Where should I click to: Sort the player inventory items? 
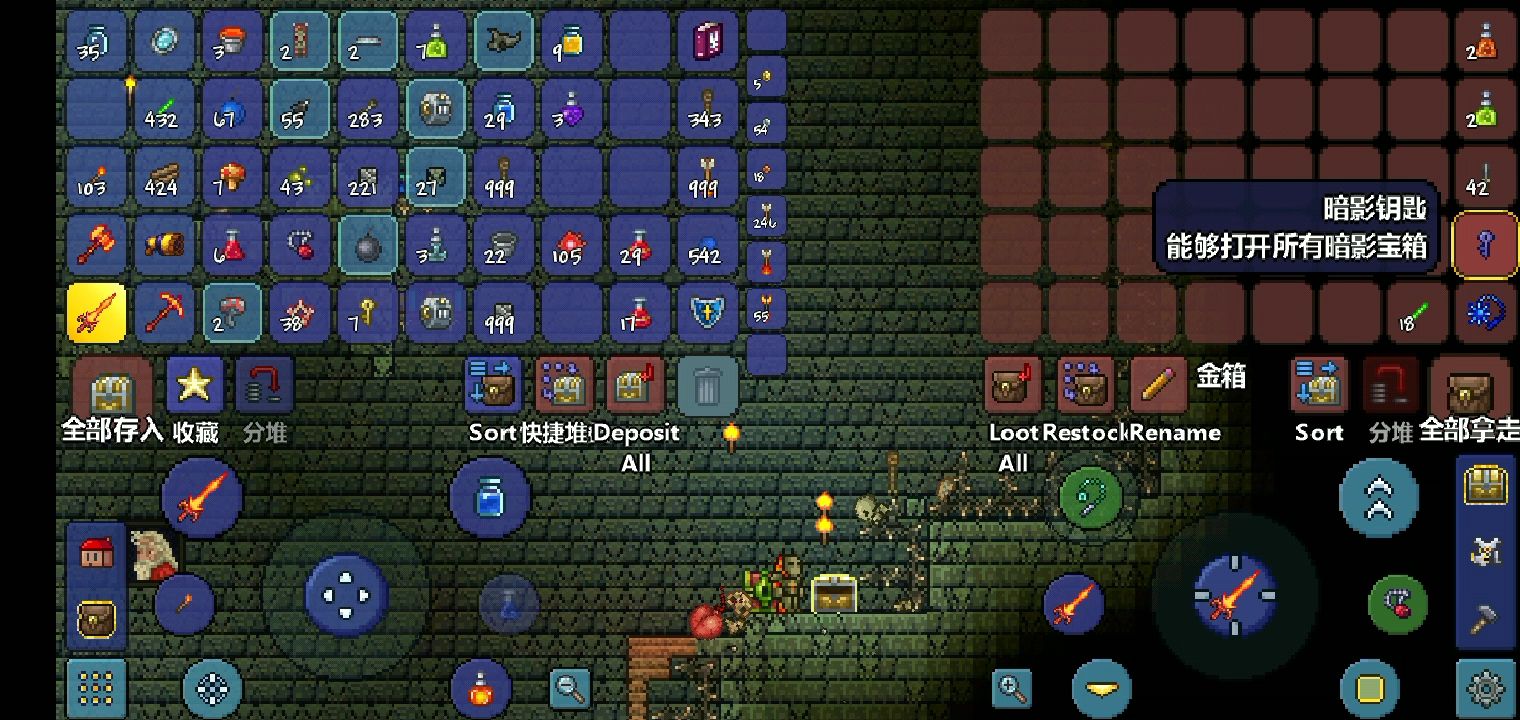(497, 385)
